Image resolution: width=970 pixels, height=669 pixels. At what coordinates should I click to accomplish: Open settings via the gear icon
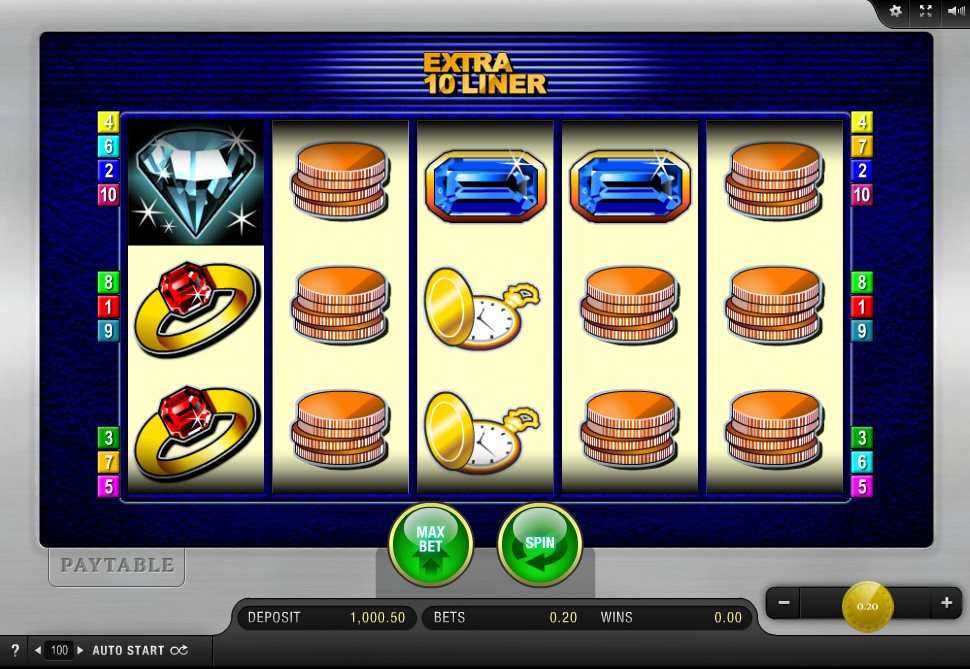click(895, 11)
